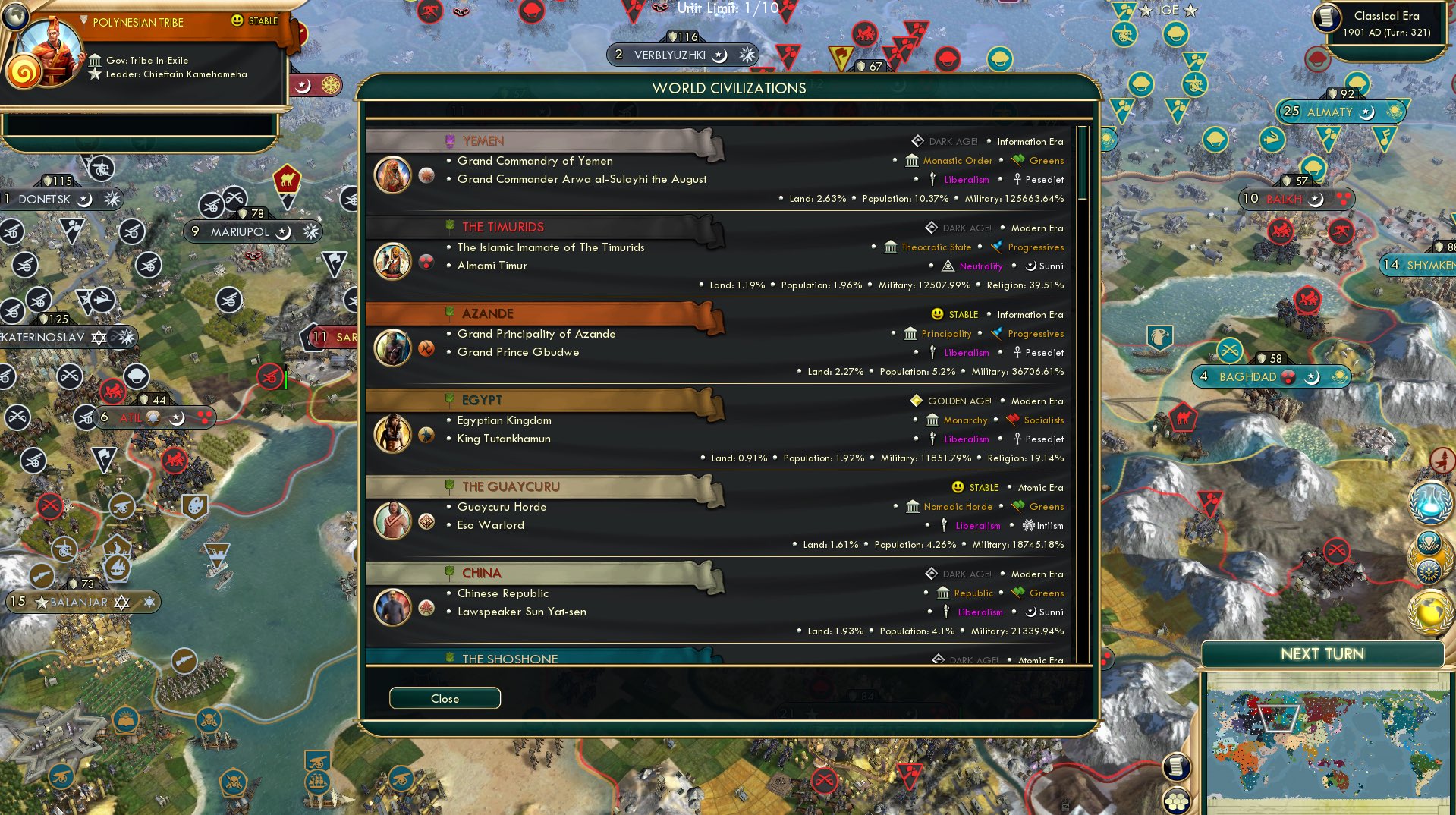1456x815 pixels.
Task: Click Yemen's leader portrait
Action: (x=392, y=174)
